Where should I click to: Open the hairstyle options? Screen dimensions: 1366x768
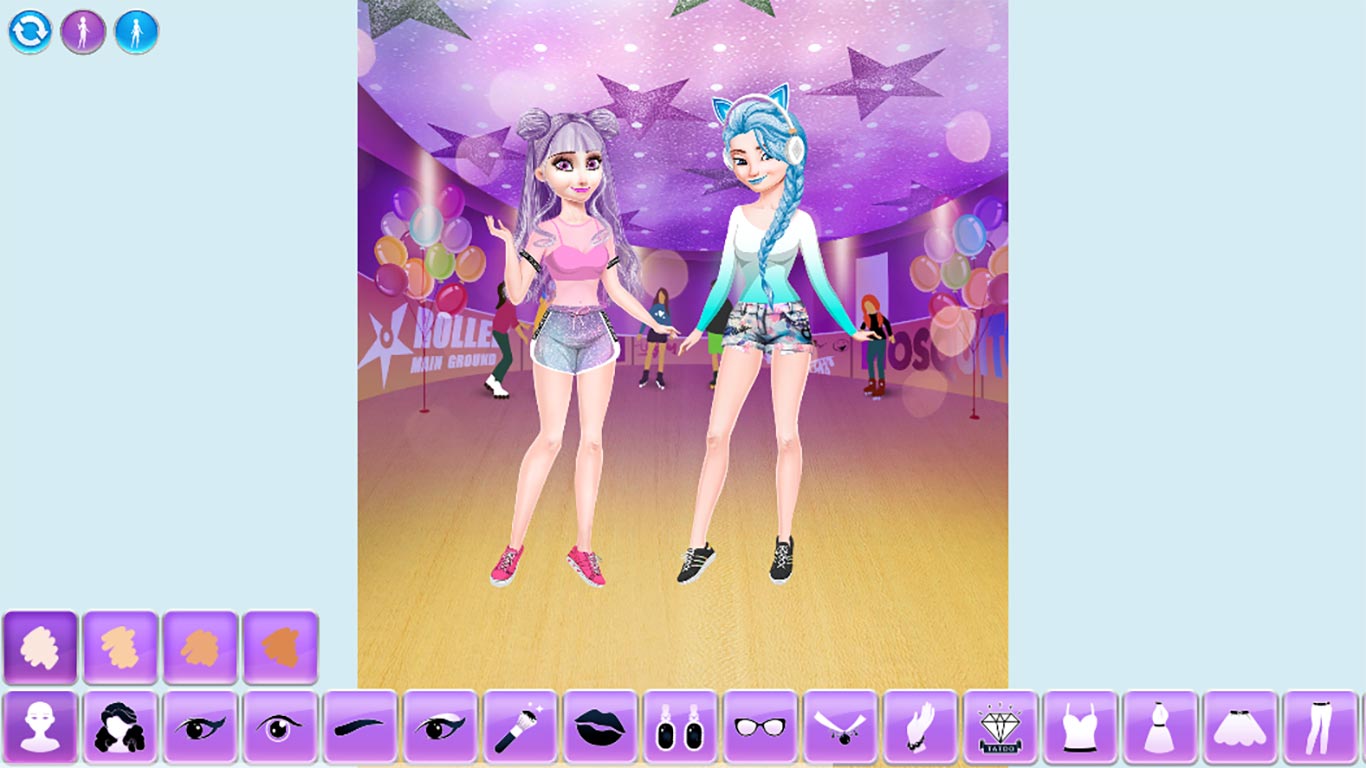click(x=120, y=730)
